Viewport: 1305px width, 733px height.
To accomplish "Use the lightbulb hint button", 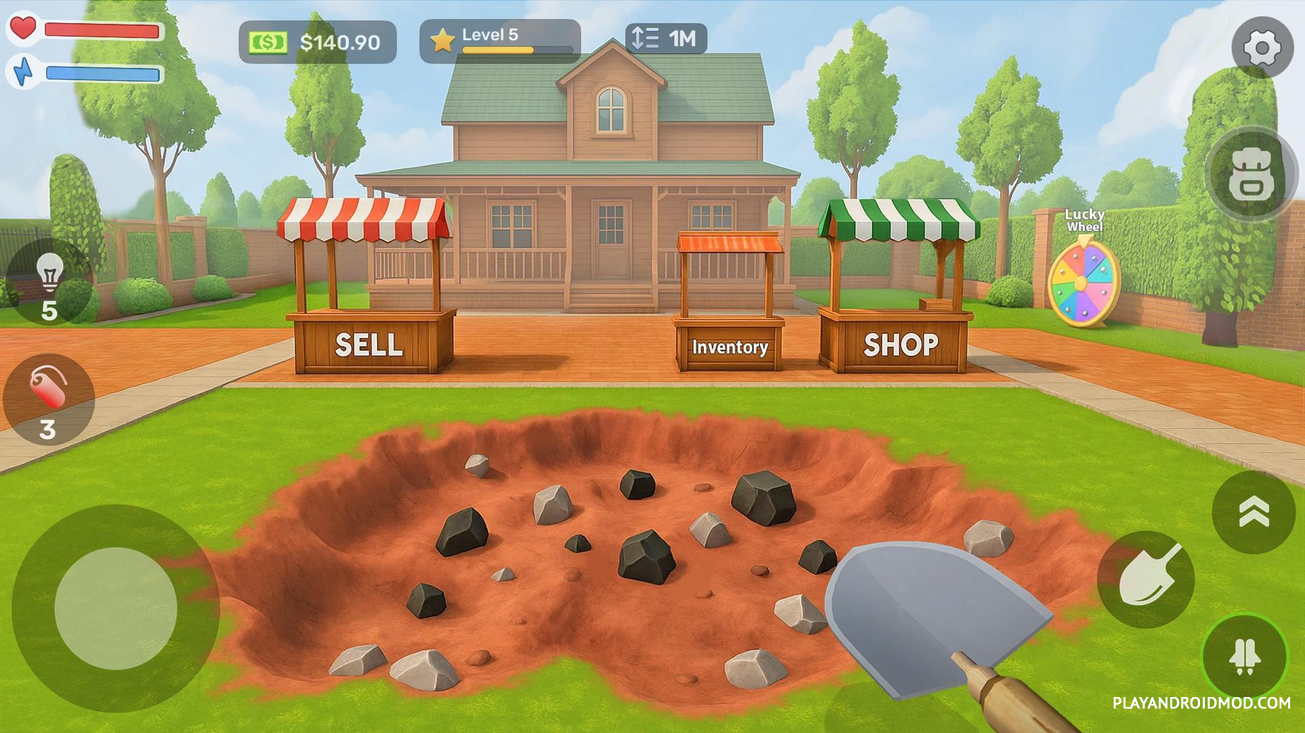I will (x=49, y=281).
